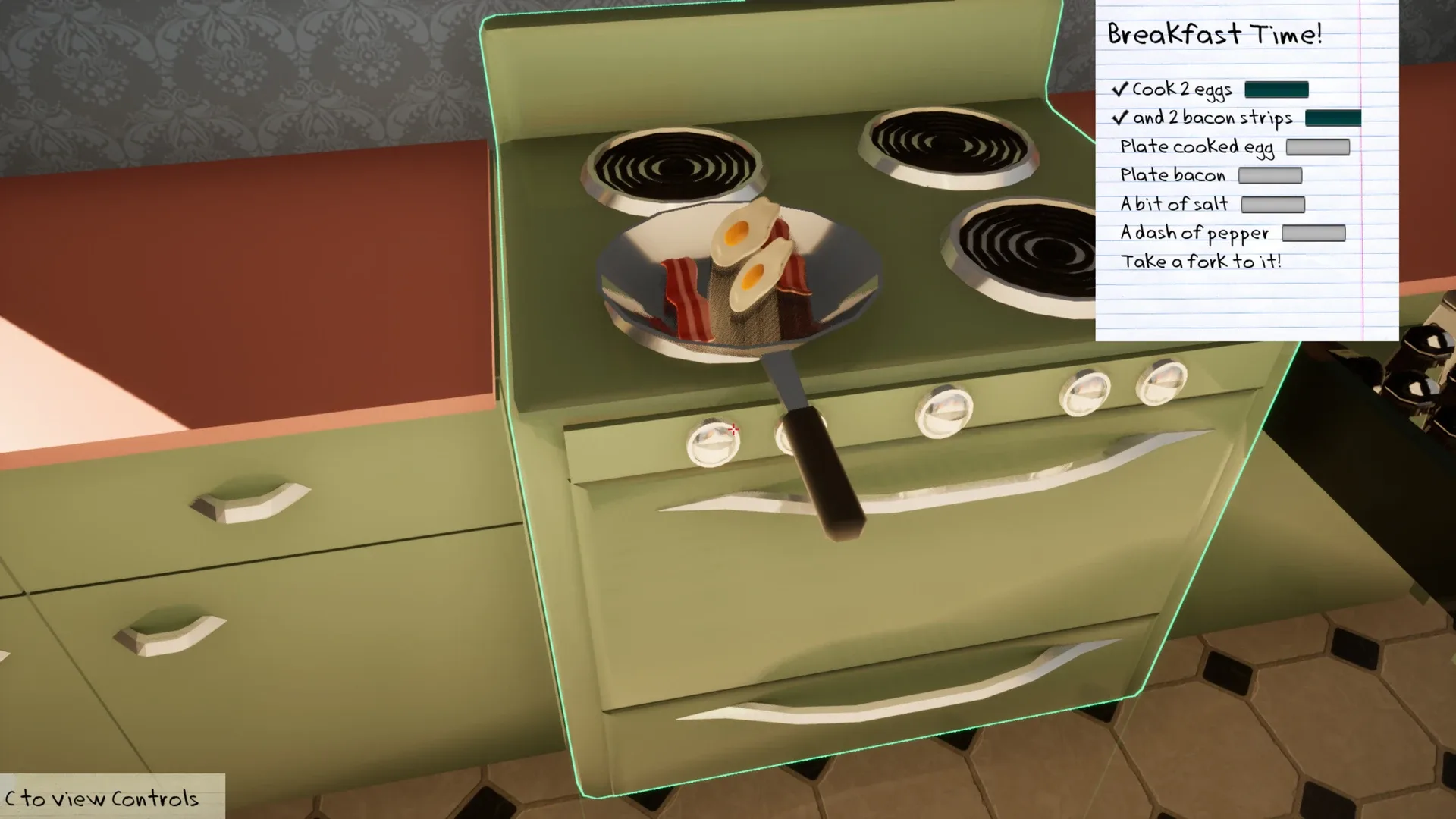
Task: Click the C to view Controls prompt
Action: pos(102,799)
